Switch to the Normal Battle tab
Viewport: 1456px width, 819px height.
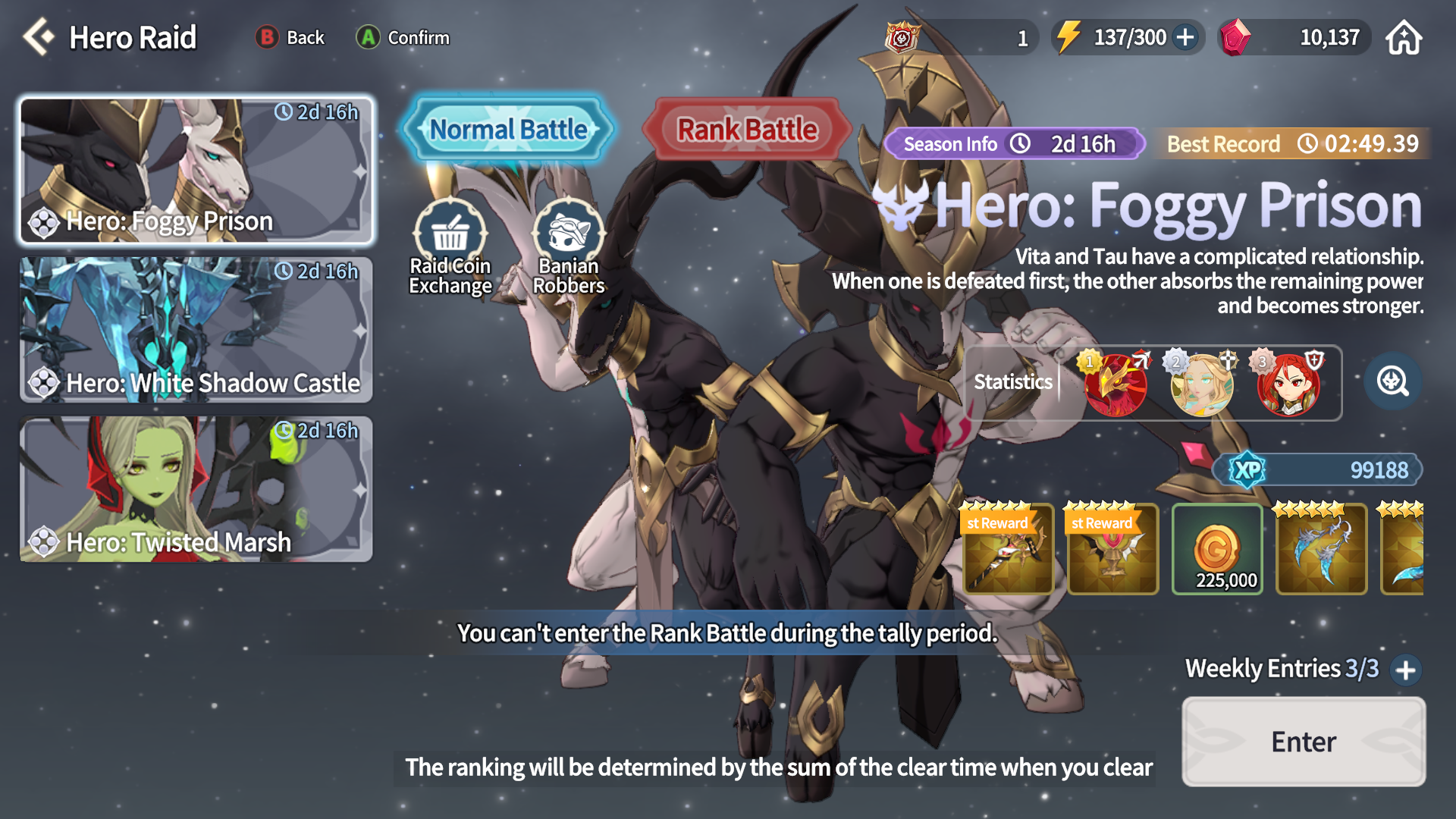[508, 130]
